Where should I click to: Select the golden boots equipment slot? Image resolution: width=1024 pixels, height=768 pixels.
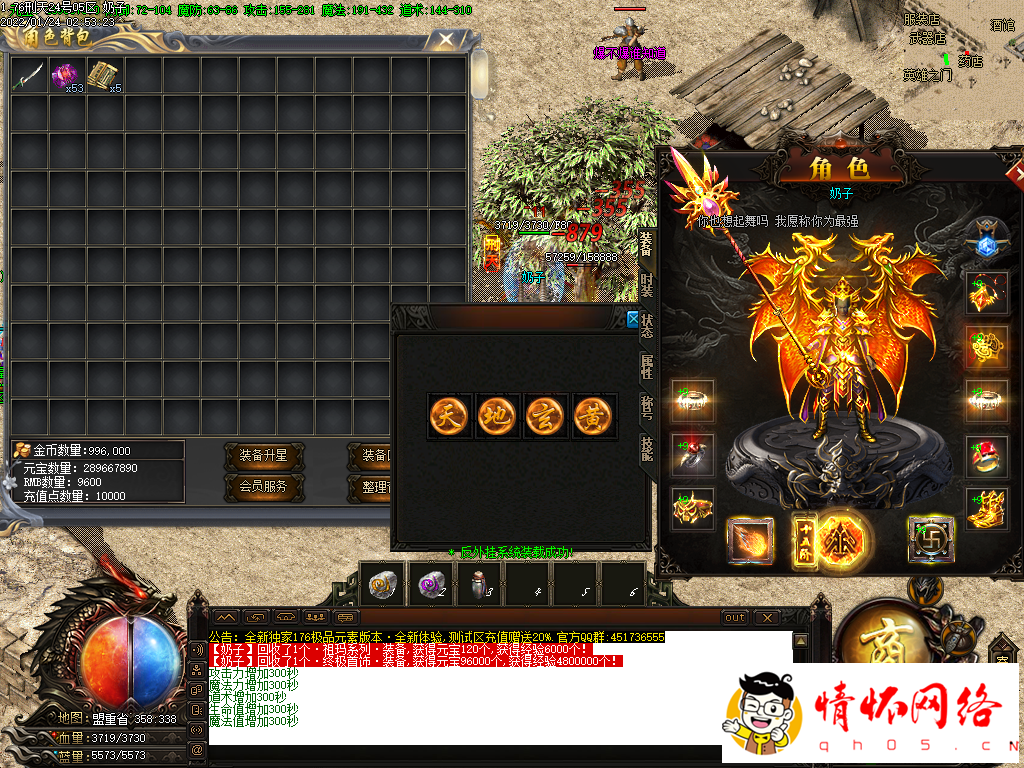(x=987, y=509)
